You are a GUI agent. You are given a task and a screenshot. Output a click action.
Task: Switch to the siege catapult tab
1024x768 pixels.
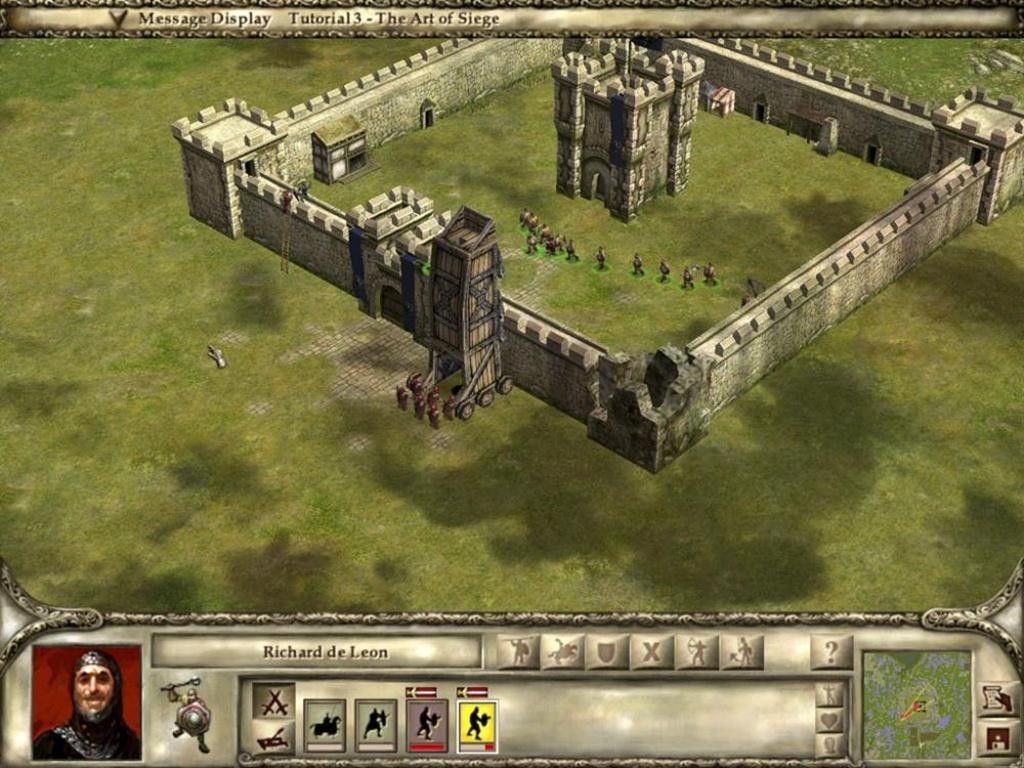[x=274, y=738]
